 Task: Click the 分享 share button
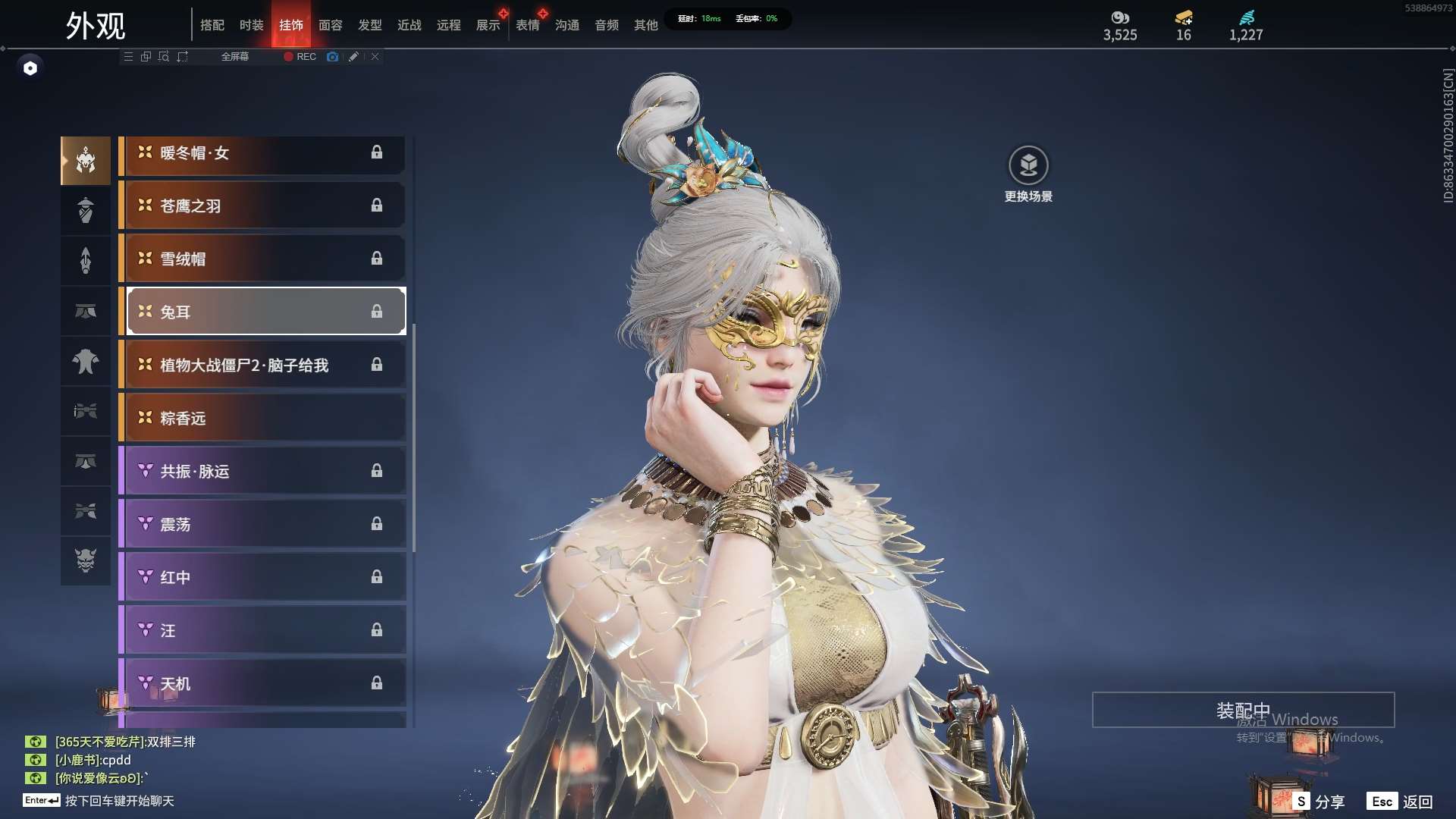(x=1320, y=802)
